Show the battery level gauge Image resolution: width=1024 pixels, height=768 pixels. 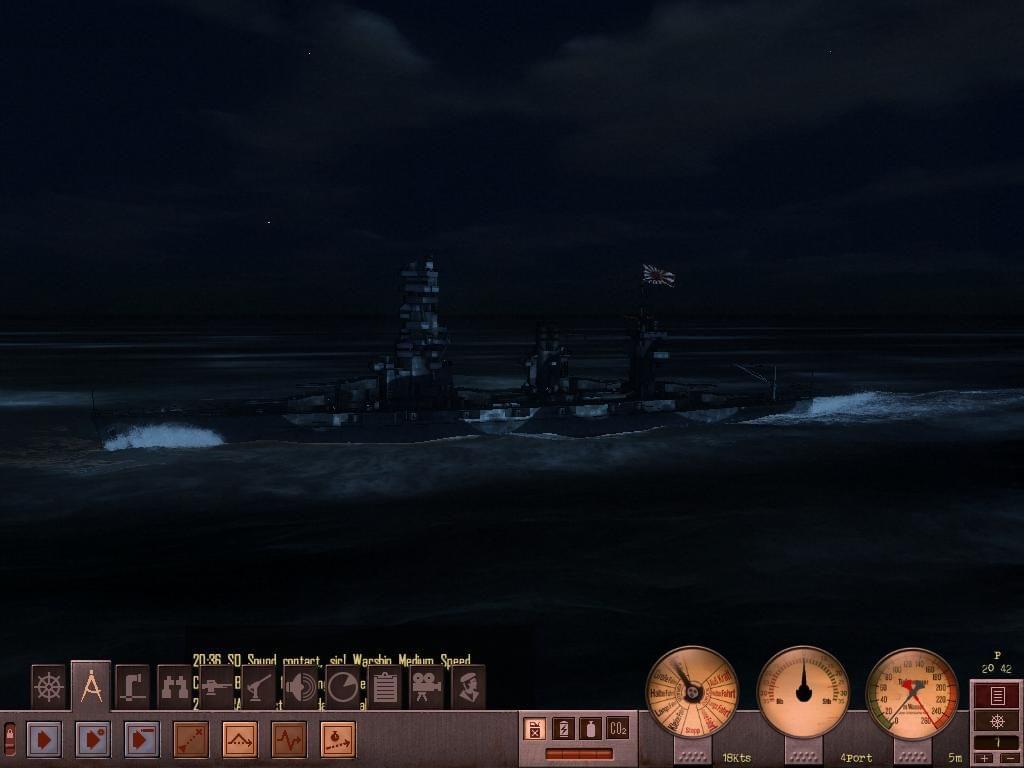(x=563, y=729)
